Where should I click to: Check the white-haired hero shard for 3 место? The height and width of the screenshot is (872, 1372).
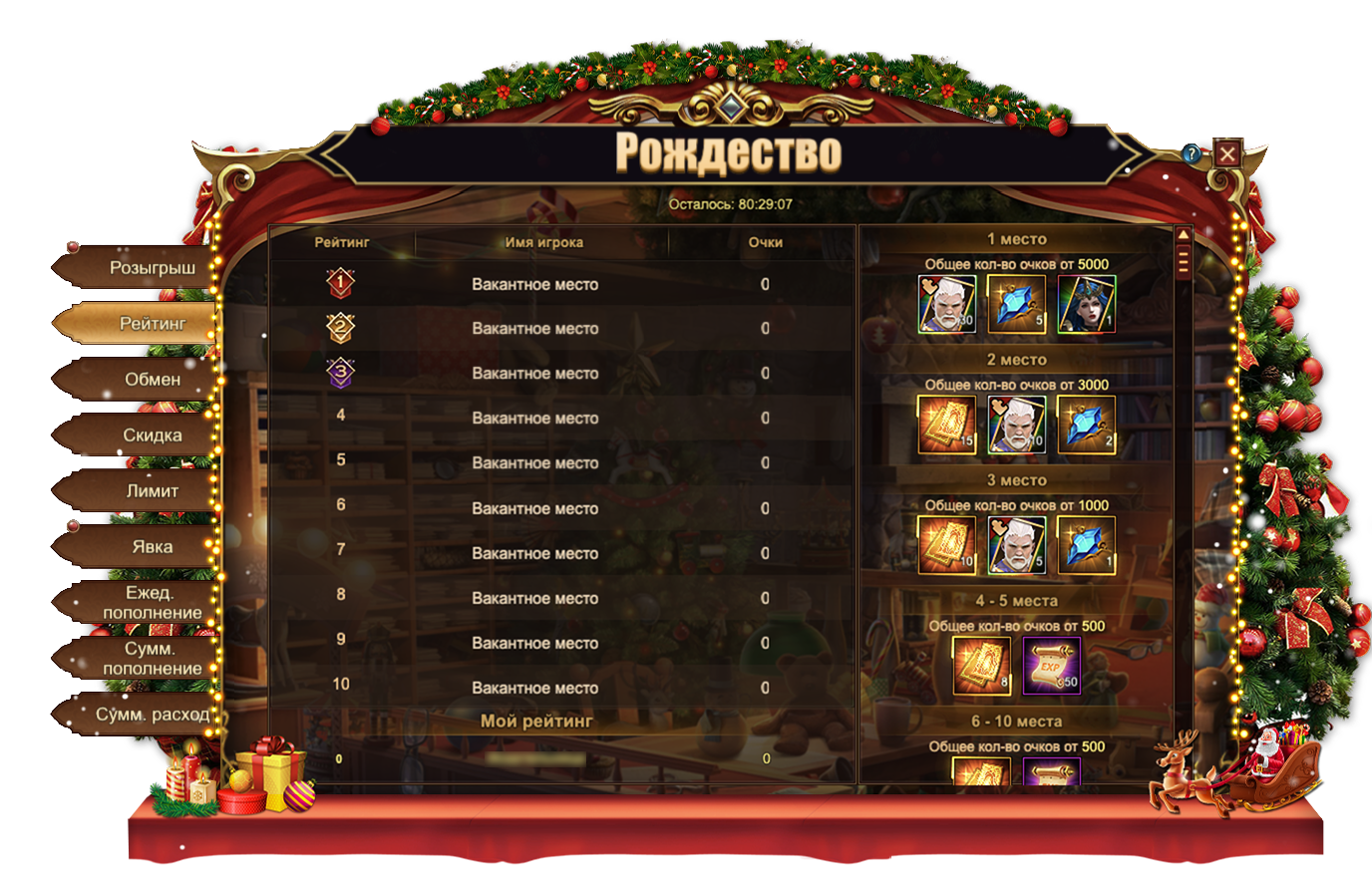pyautogui.click(x=1016, y=545)
